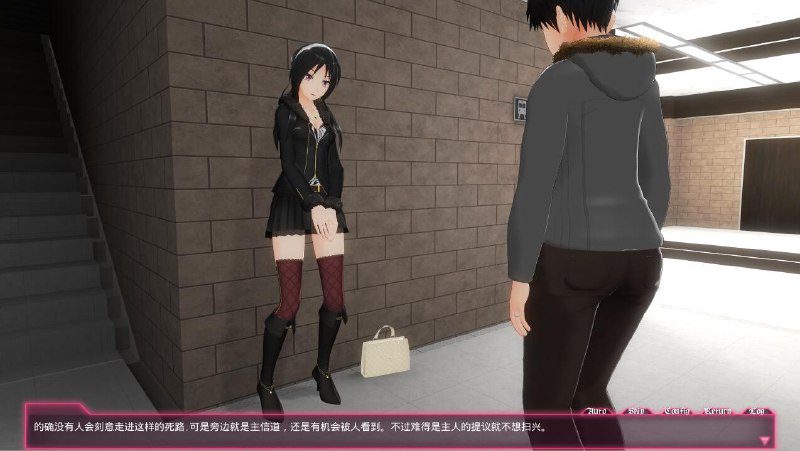Open the Config menu

[x=678, y=410]
